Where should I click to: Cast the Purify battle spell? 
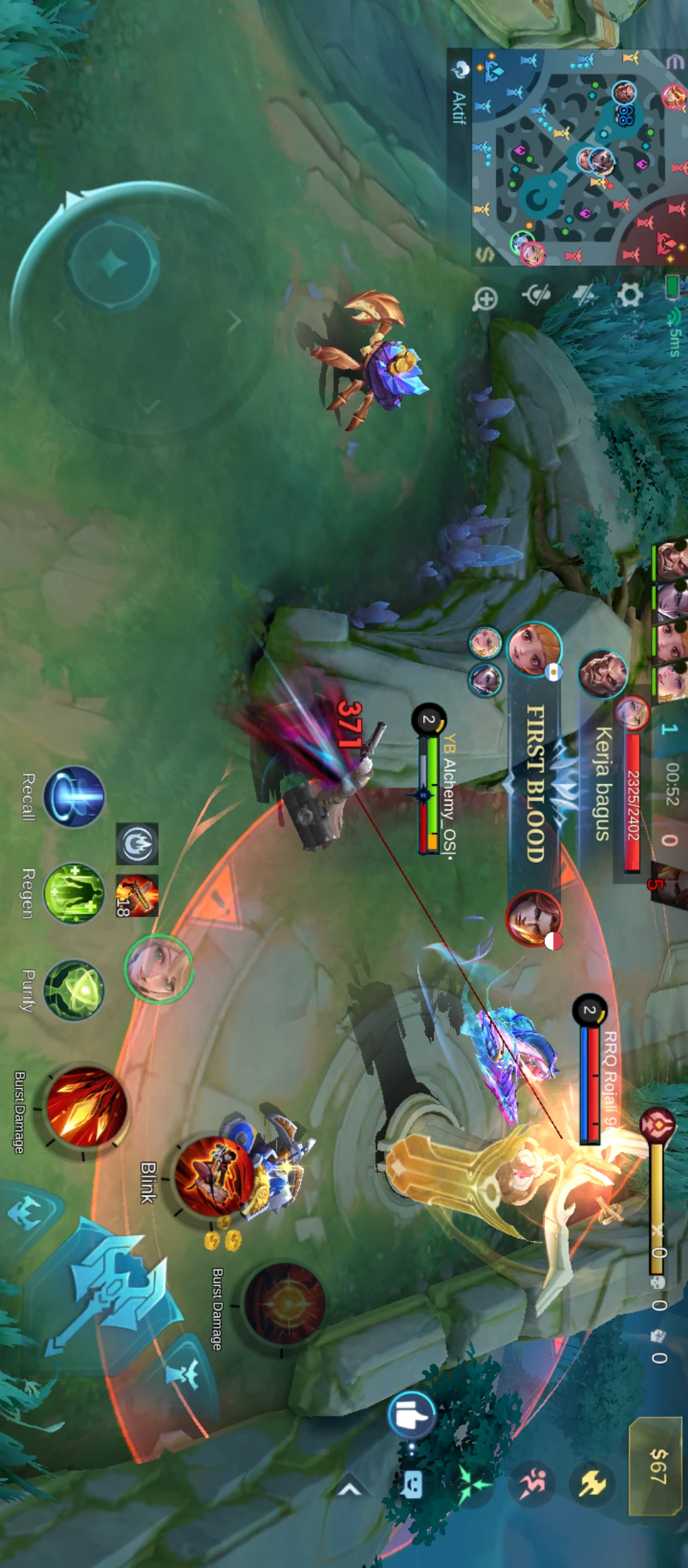tap(74, 990)
